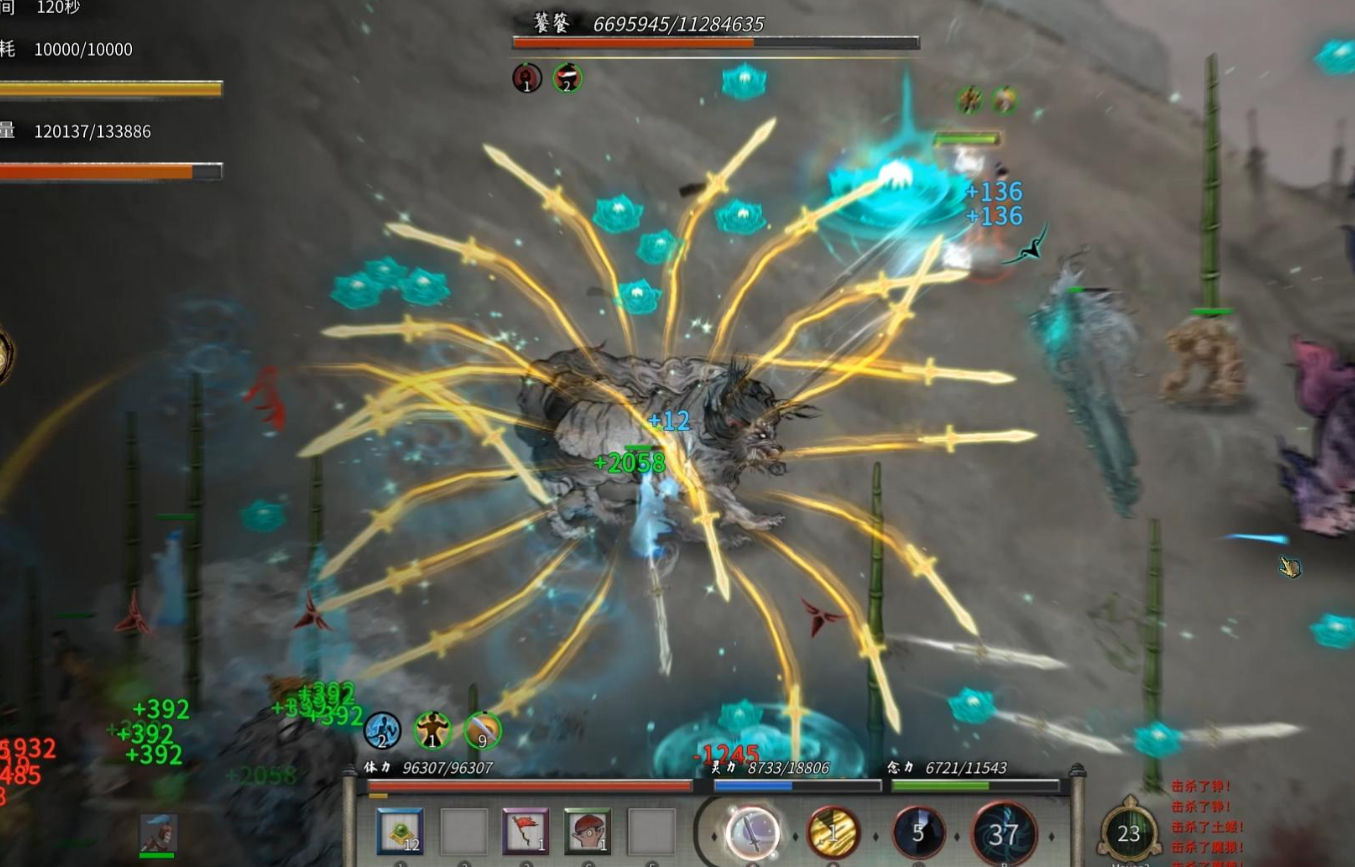Select the blue-haired ally portrait

pos(158,833)
